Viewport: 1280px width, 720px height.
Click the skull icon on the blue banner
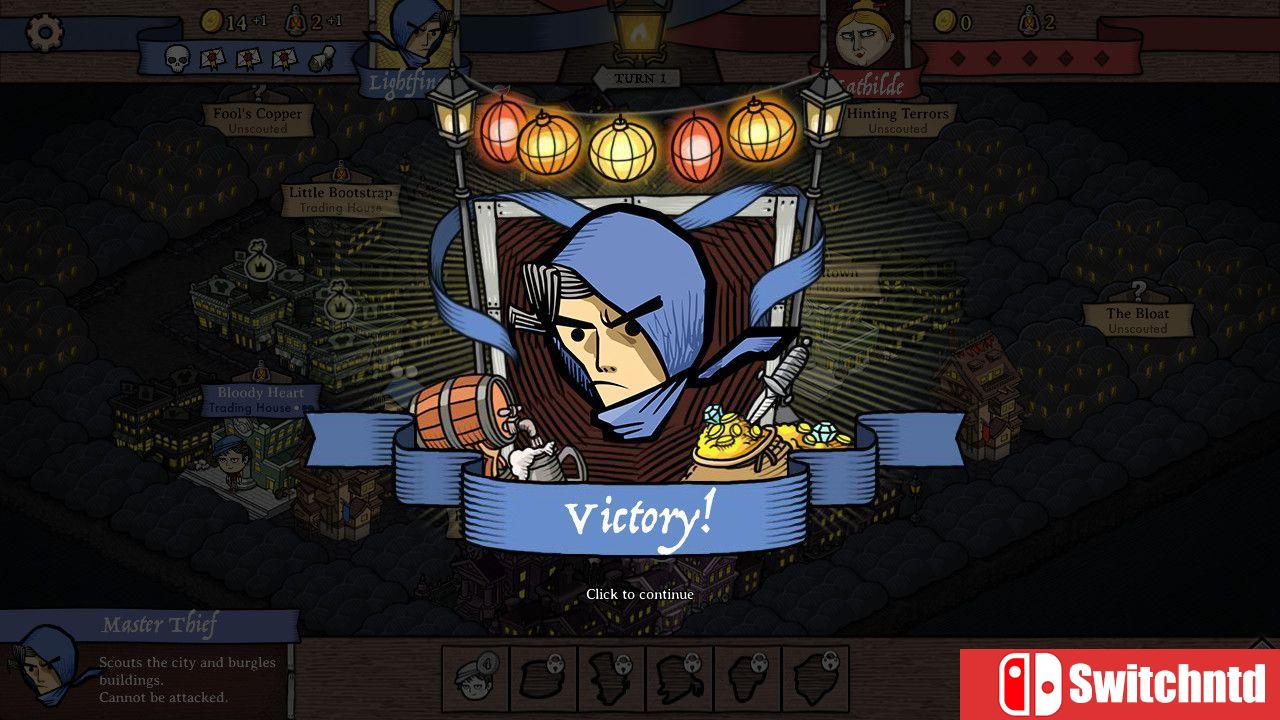tap(177, 58)
